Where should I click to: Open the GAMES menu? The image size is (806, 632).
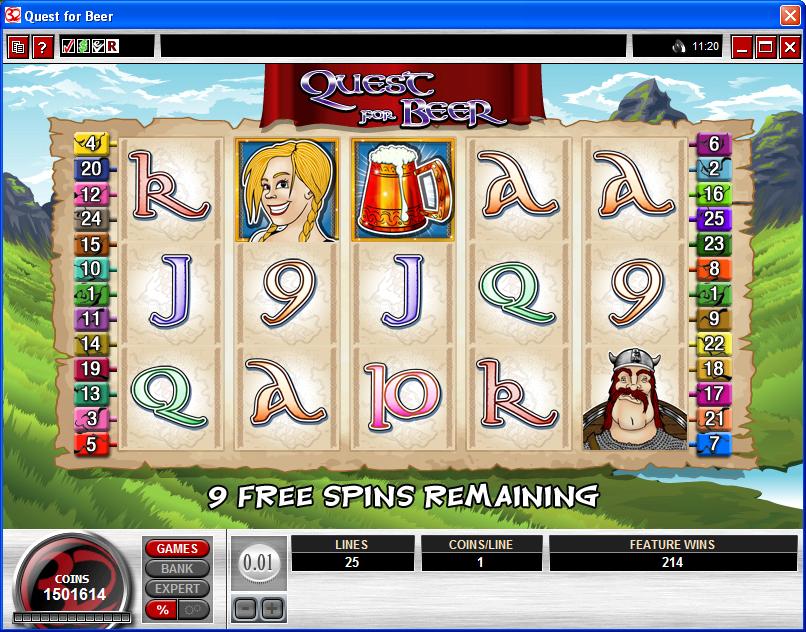click(x=177, y=549)
